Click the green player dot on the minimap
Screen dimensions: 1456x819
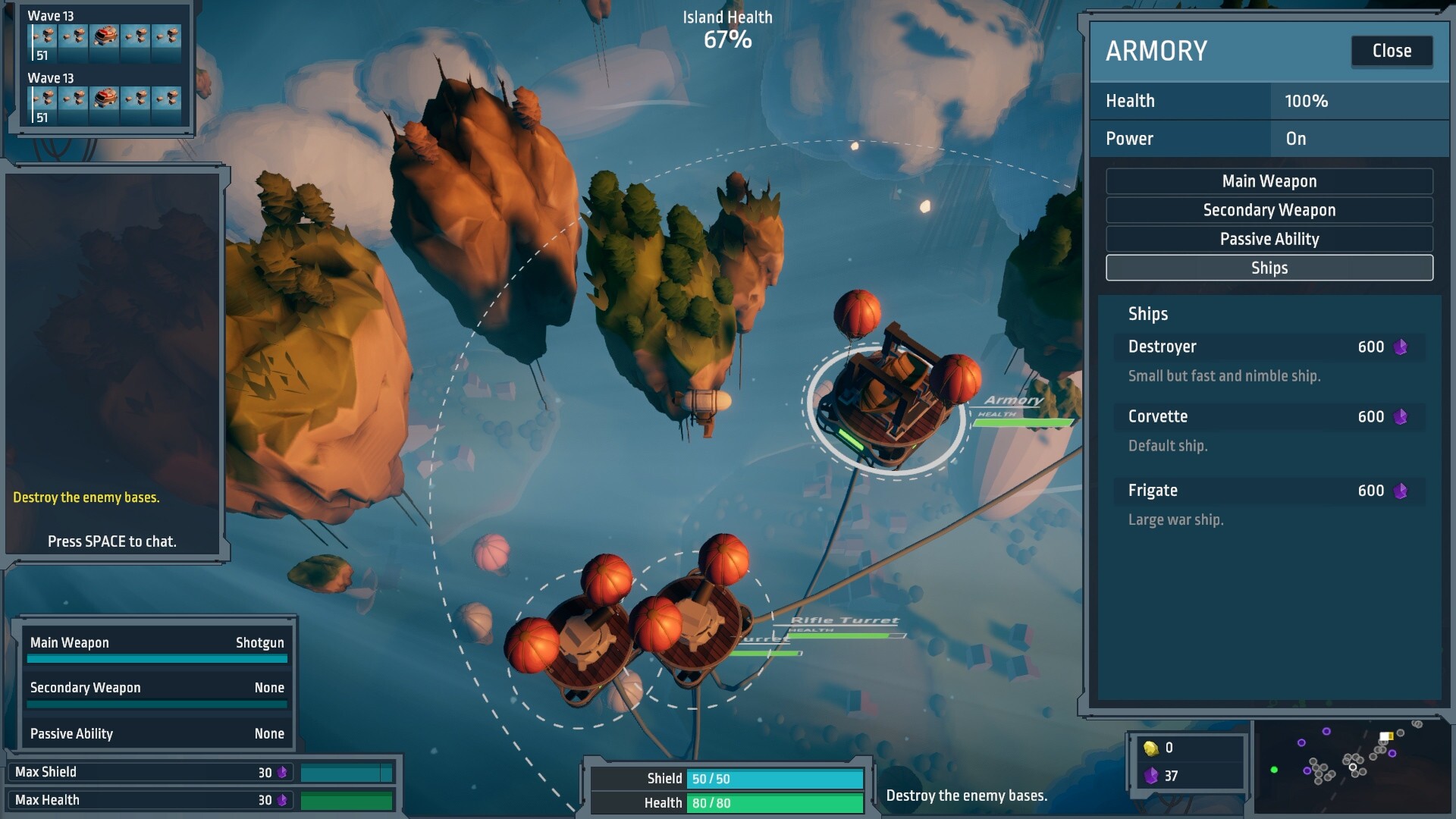(1274, 769)
